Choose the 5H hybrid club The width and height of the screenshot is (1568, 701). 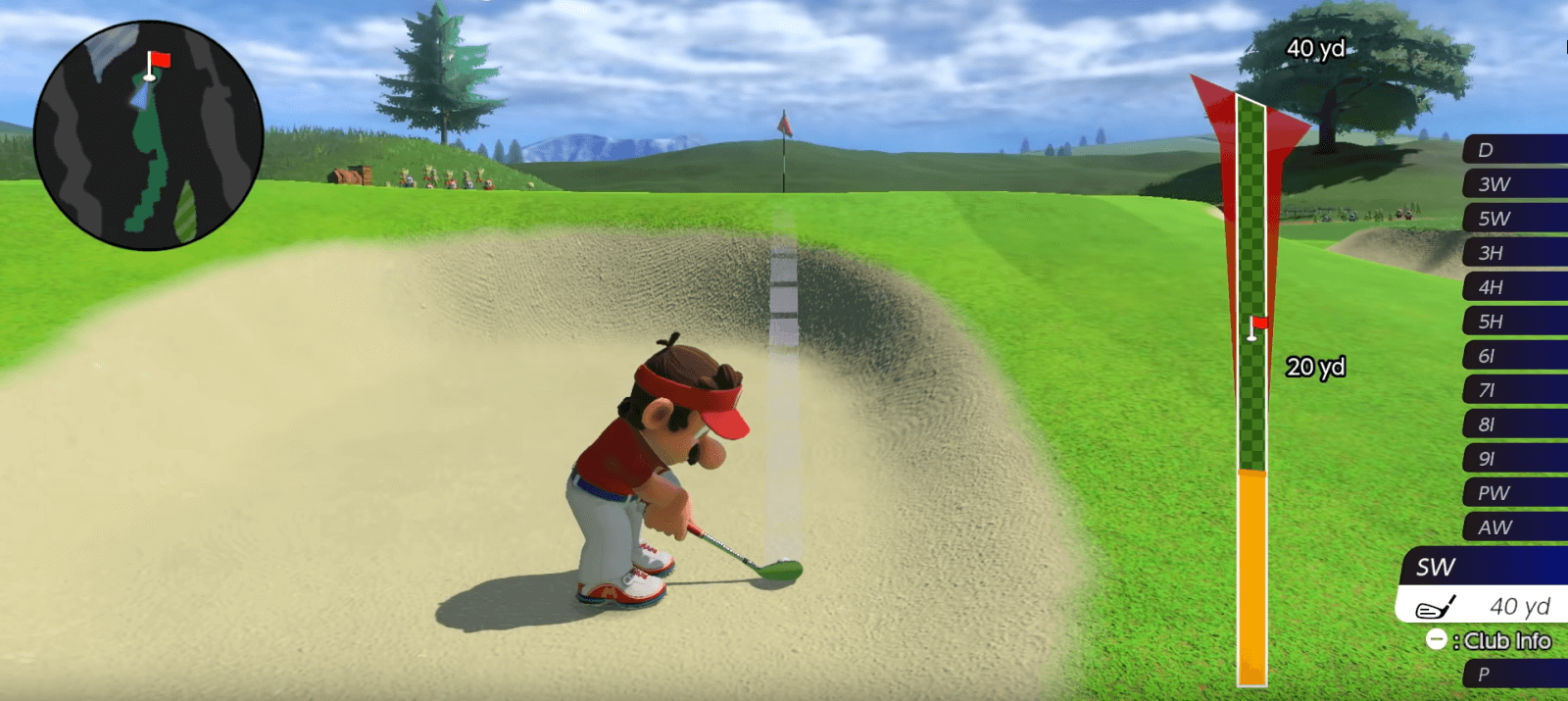[x=1514, y=322]
